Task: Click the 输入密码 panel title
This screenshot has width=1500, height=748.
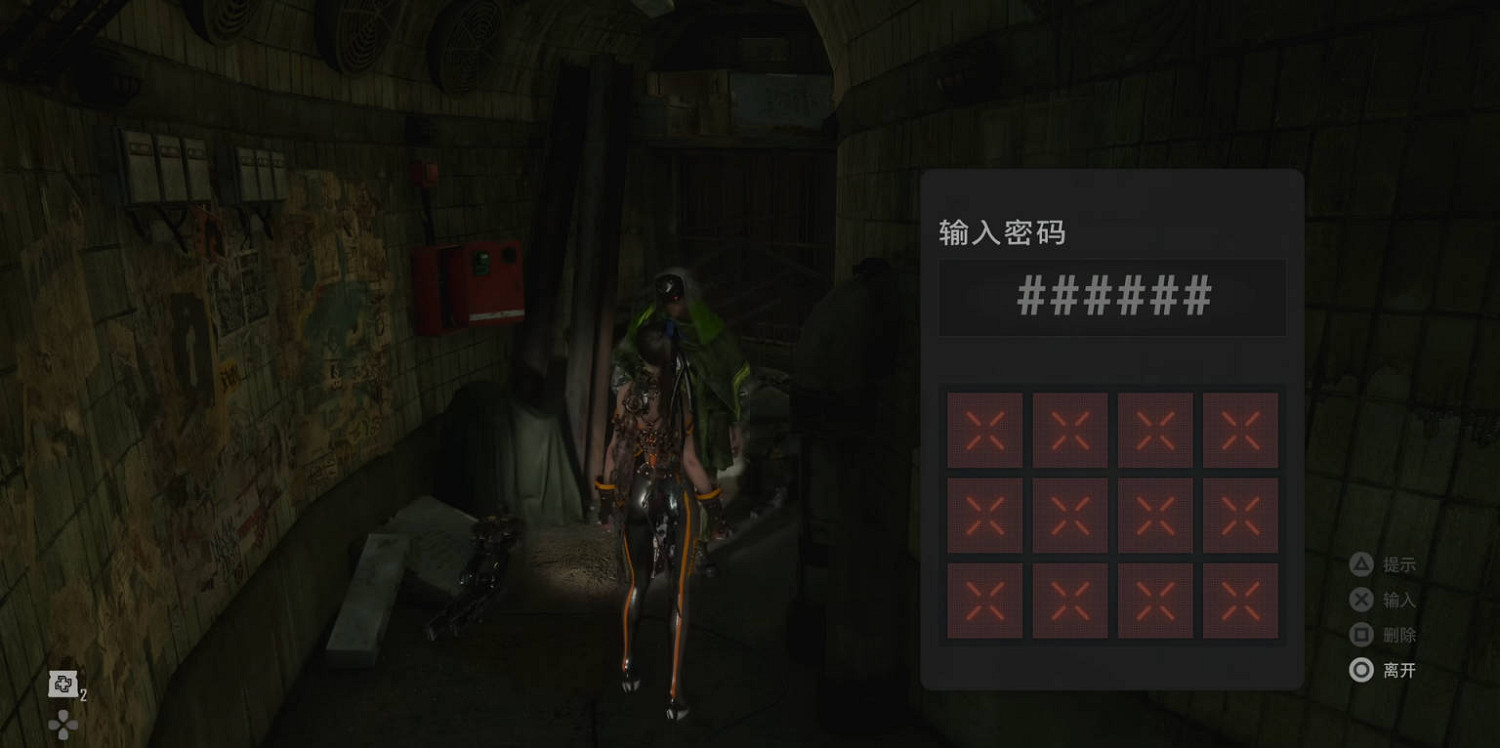Action: (x=1003, y=231)
